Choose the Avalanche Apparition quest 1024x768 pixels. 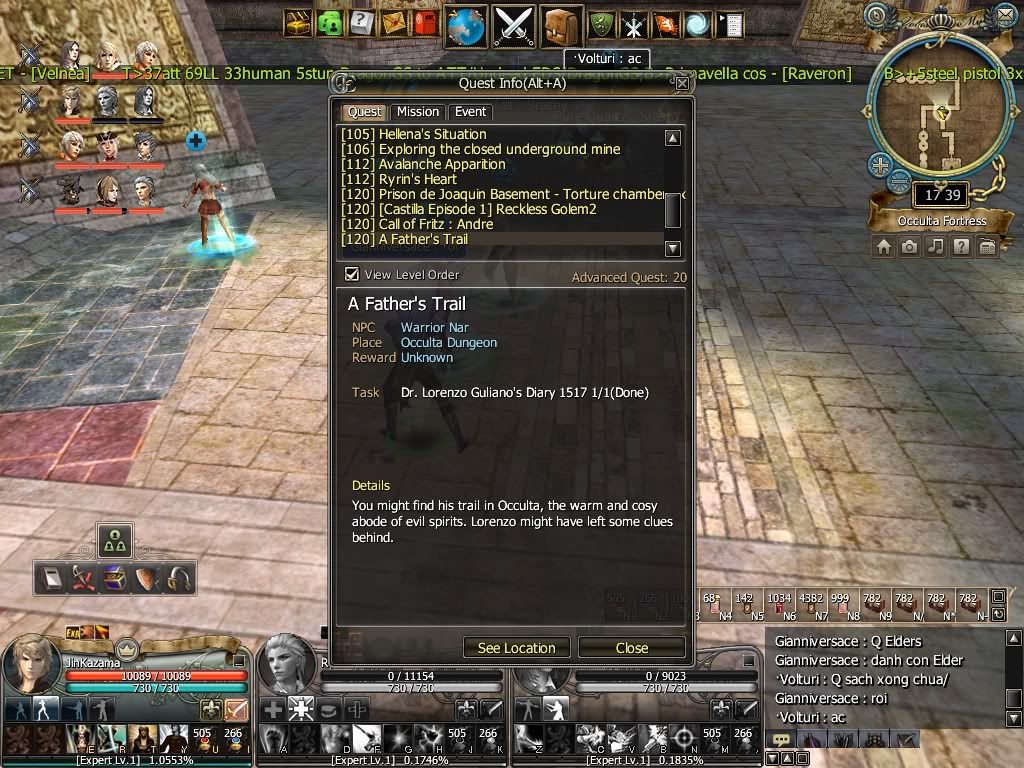(442, 164)
